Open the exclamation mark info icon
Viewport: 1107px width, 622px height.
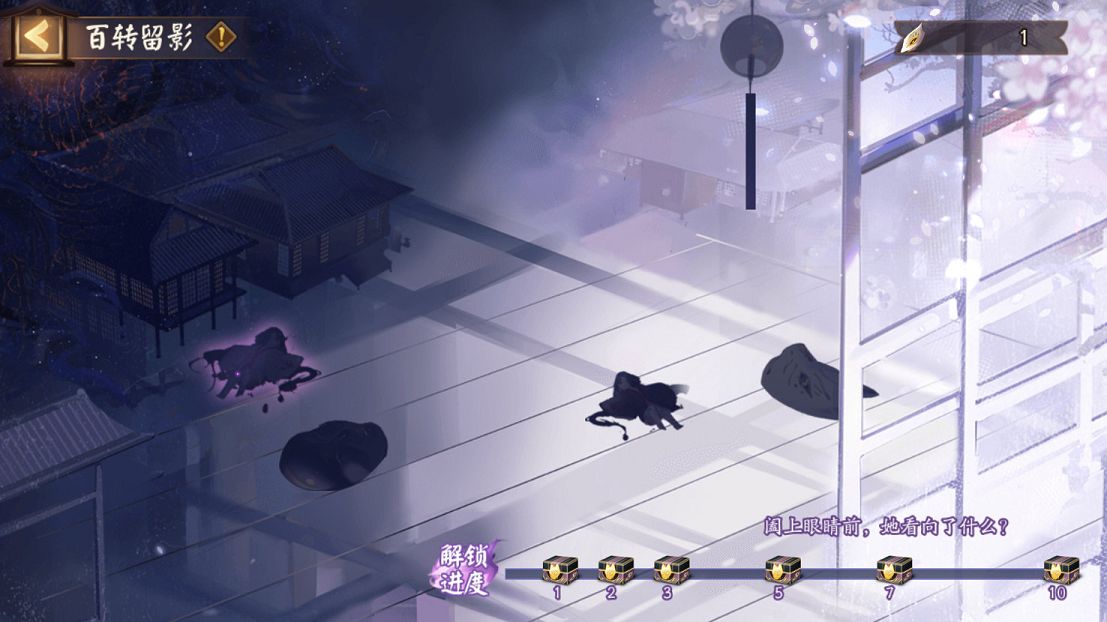pos(221,38)
